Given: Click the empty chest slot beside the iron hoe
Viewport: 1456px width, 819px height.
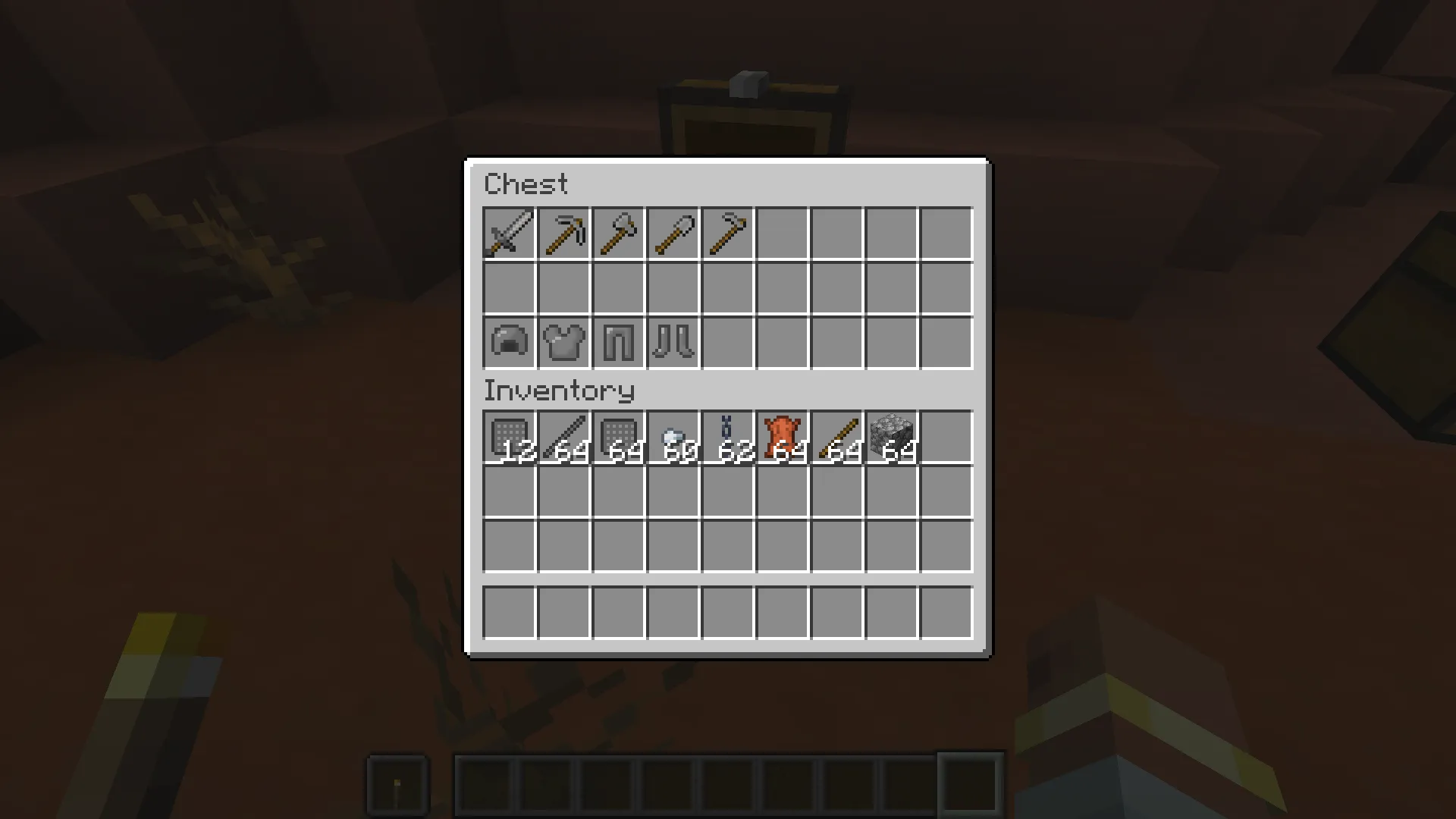Looking at the screenshot, I should tap(781, 234).
